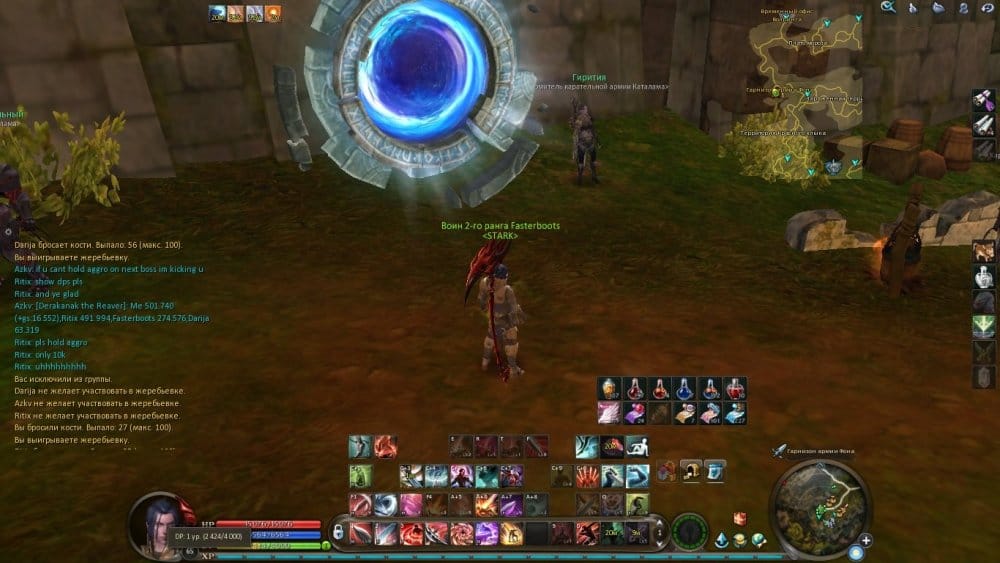1000x563 pixels.
Task: Click the dog pet icon on right bar
Action: coord(984,249)
